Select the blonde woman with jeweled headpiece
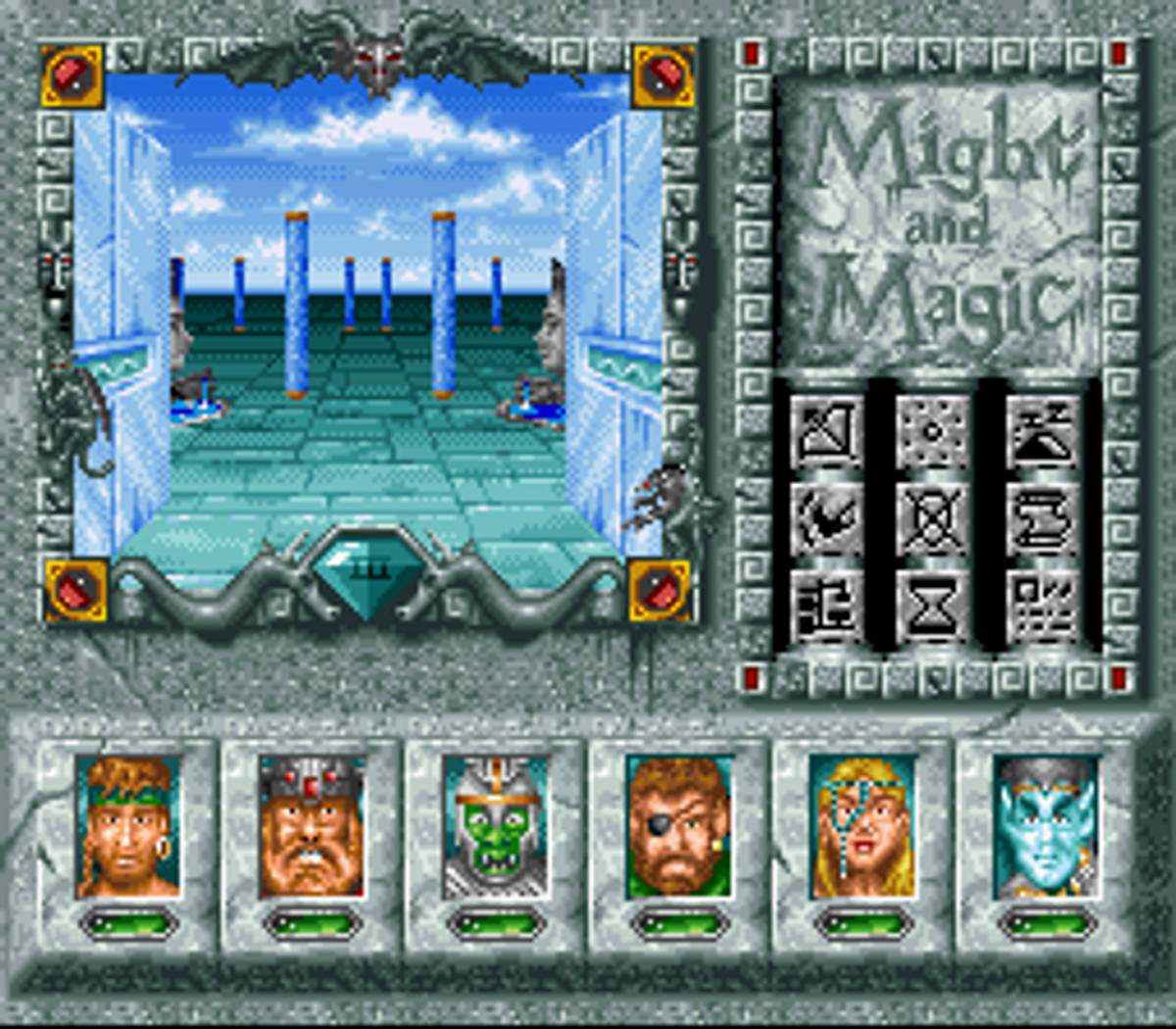 pyautogui.click(x=862, y=826)
